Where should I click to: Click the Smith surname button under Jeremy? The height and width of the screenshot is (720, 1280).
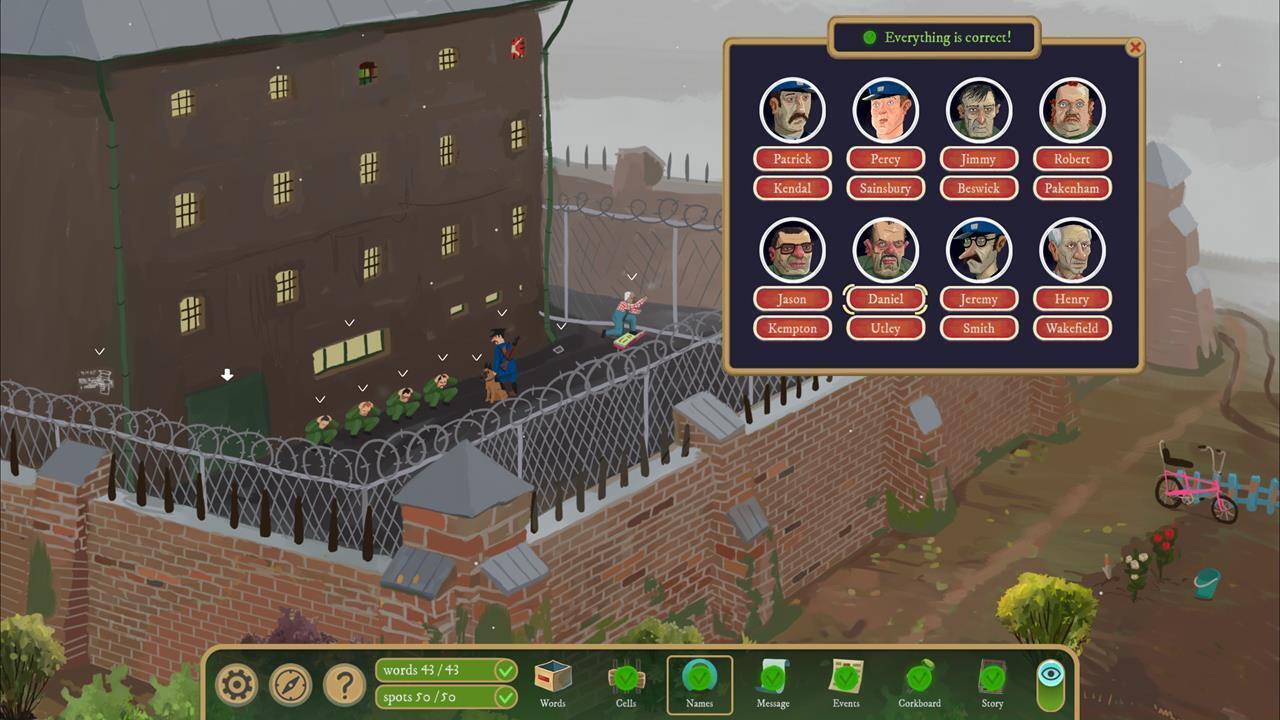[x=978, y=328]
